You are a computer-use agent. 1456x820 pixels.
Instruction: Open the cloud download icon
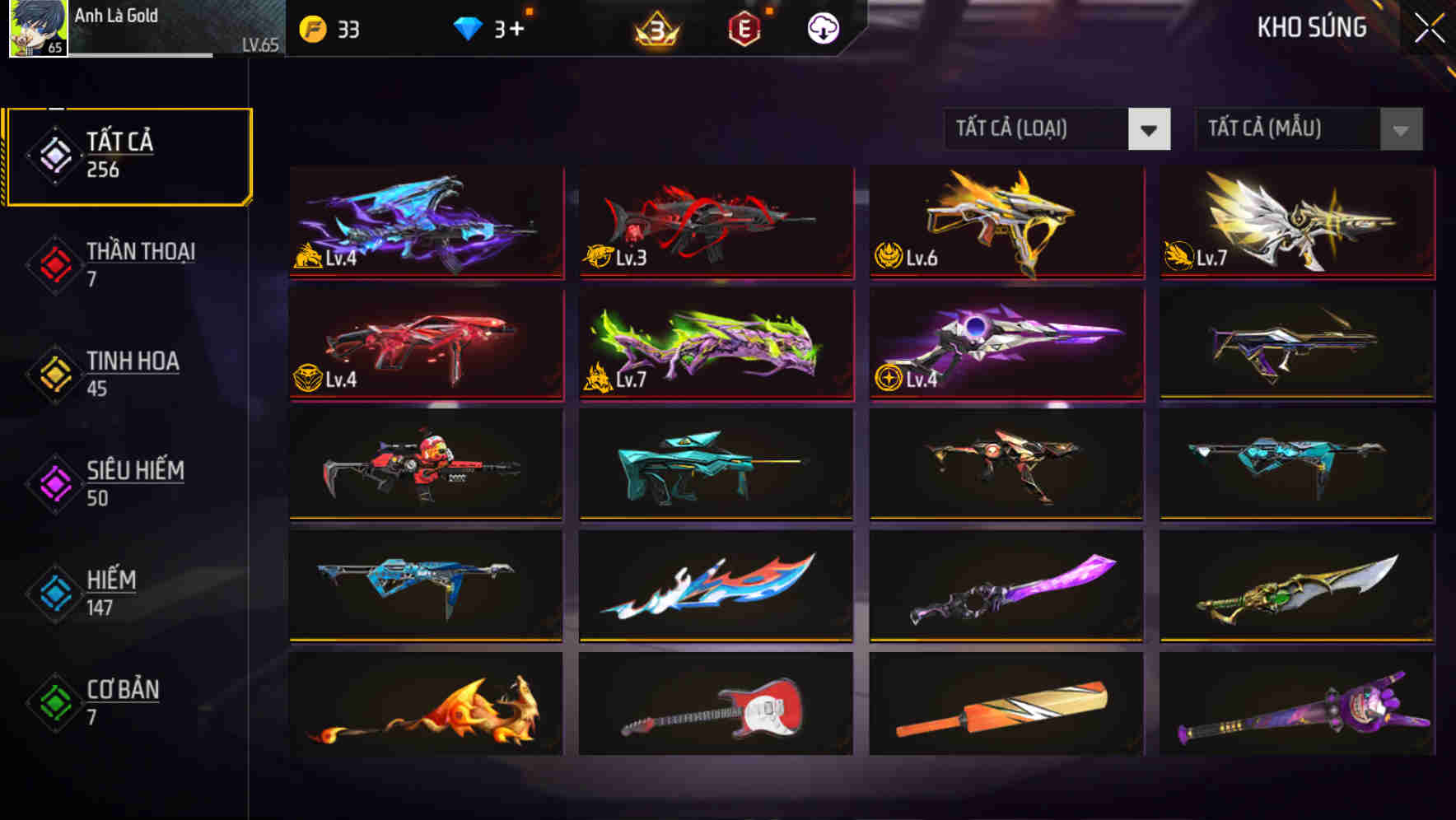(821, 28)
